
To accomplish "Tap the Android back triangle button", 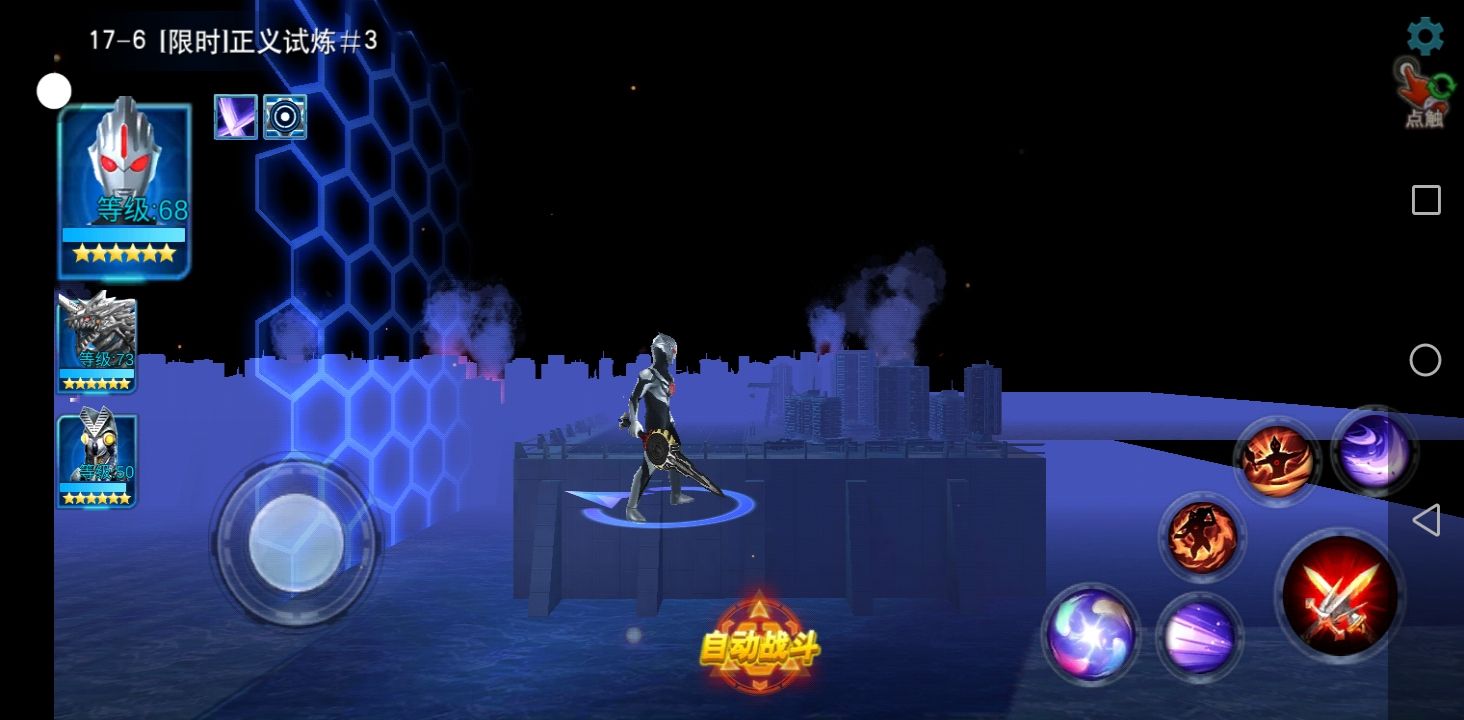I will (1425, 520).
